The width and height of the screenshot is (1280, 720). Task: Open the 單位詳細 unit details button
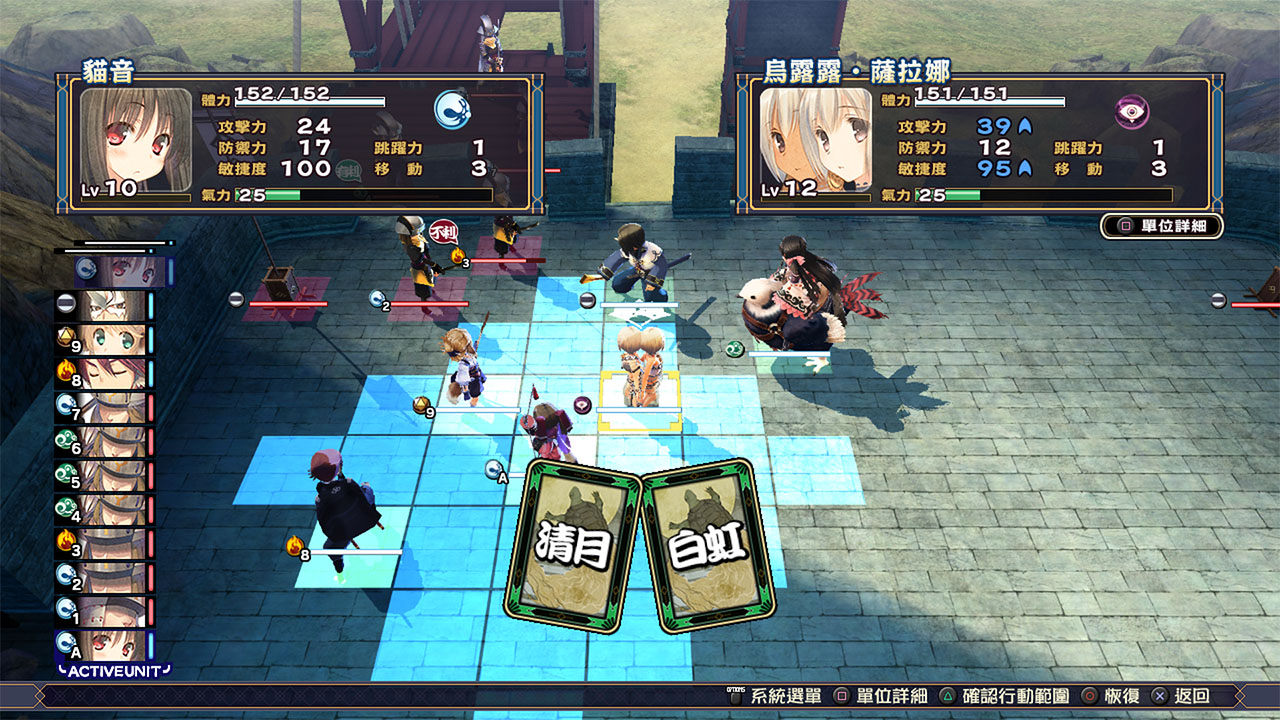coord(1162,226)
